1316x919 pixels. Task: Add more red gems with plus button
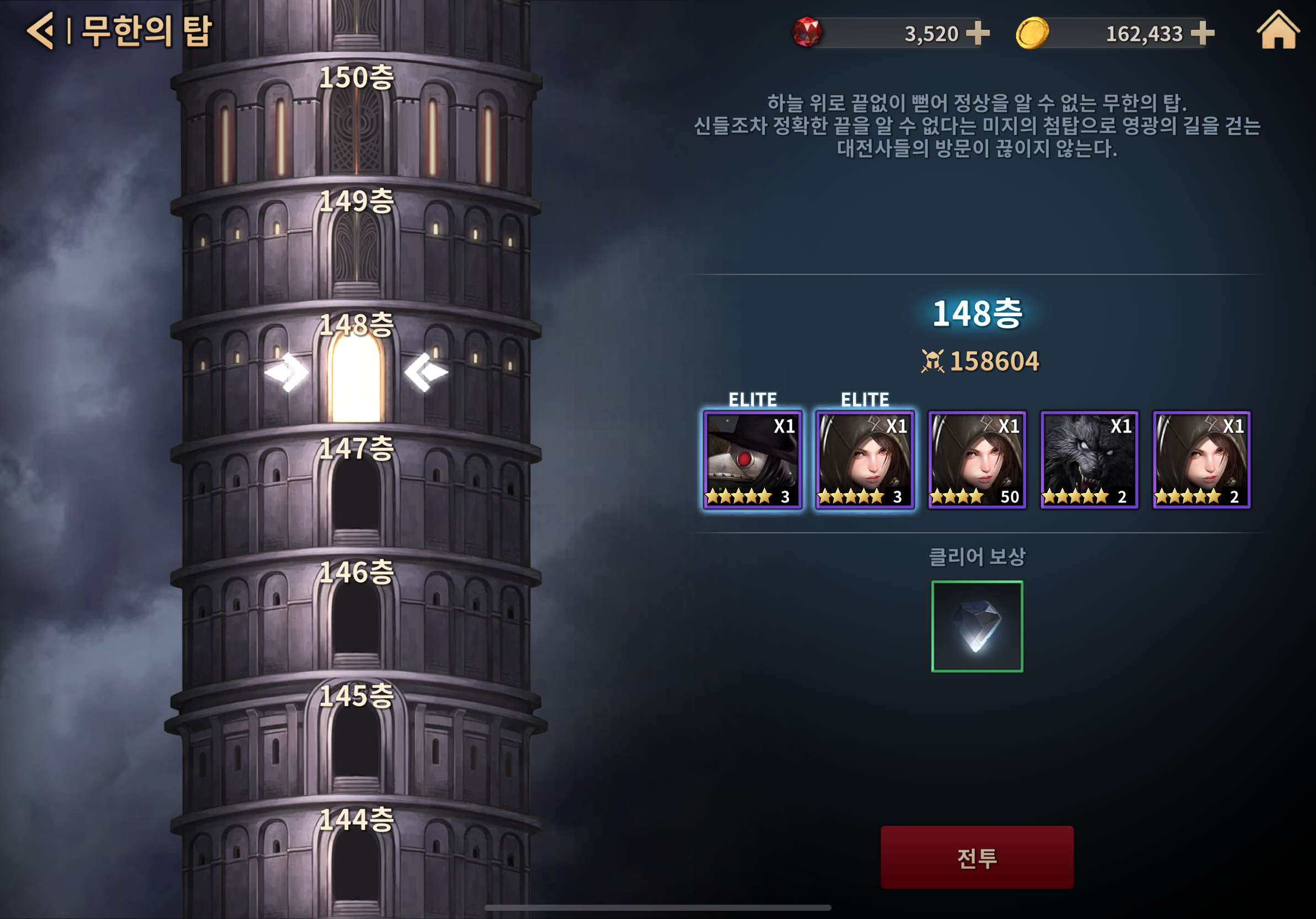pyautogui.click(x=977, y=33)
